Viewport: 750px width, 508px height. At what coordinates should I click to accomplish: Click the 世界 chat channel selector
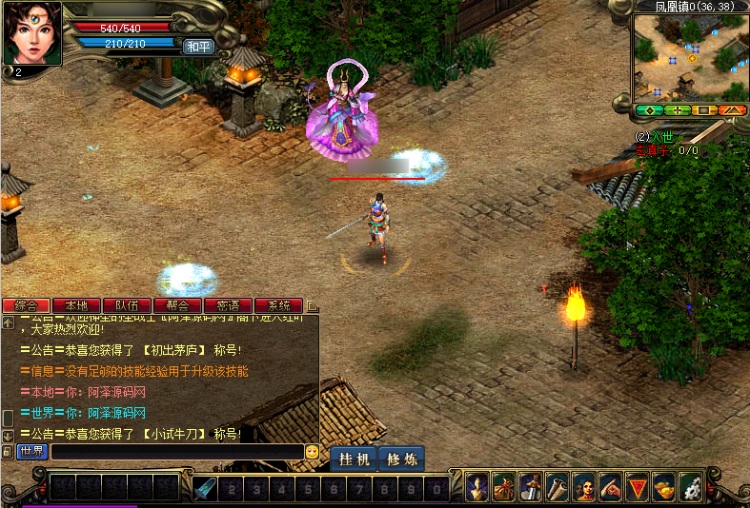tap(32, 452)
